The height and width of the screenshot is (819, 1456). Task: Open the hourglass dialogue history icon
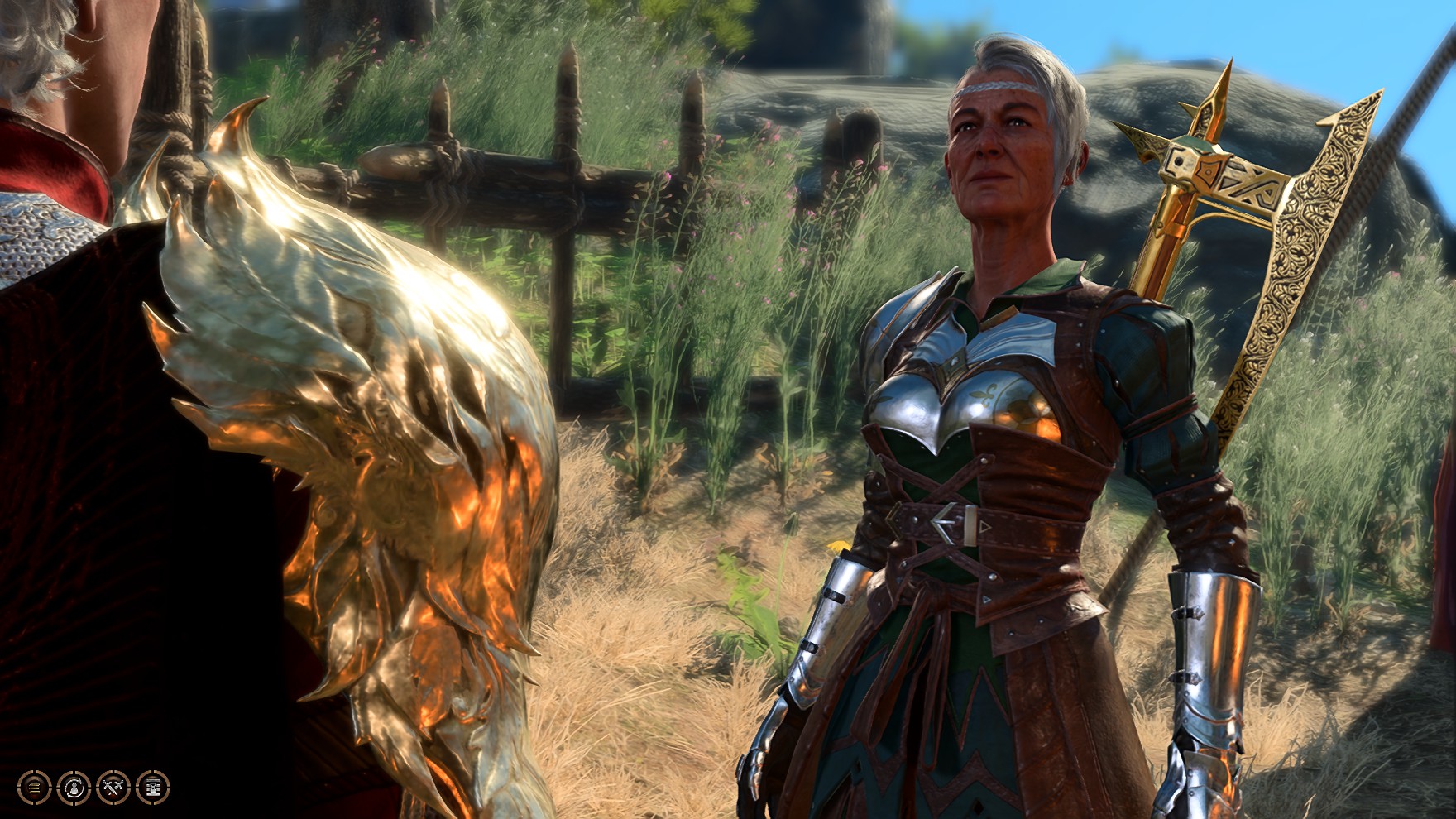(x=153, y=787)
